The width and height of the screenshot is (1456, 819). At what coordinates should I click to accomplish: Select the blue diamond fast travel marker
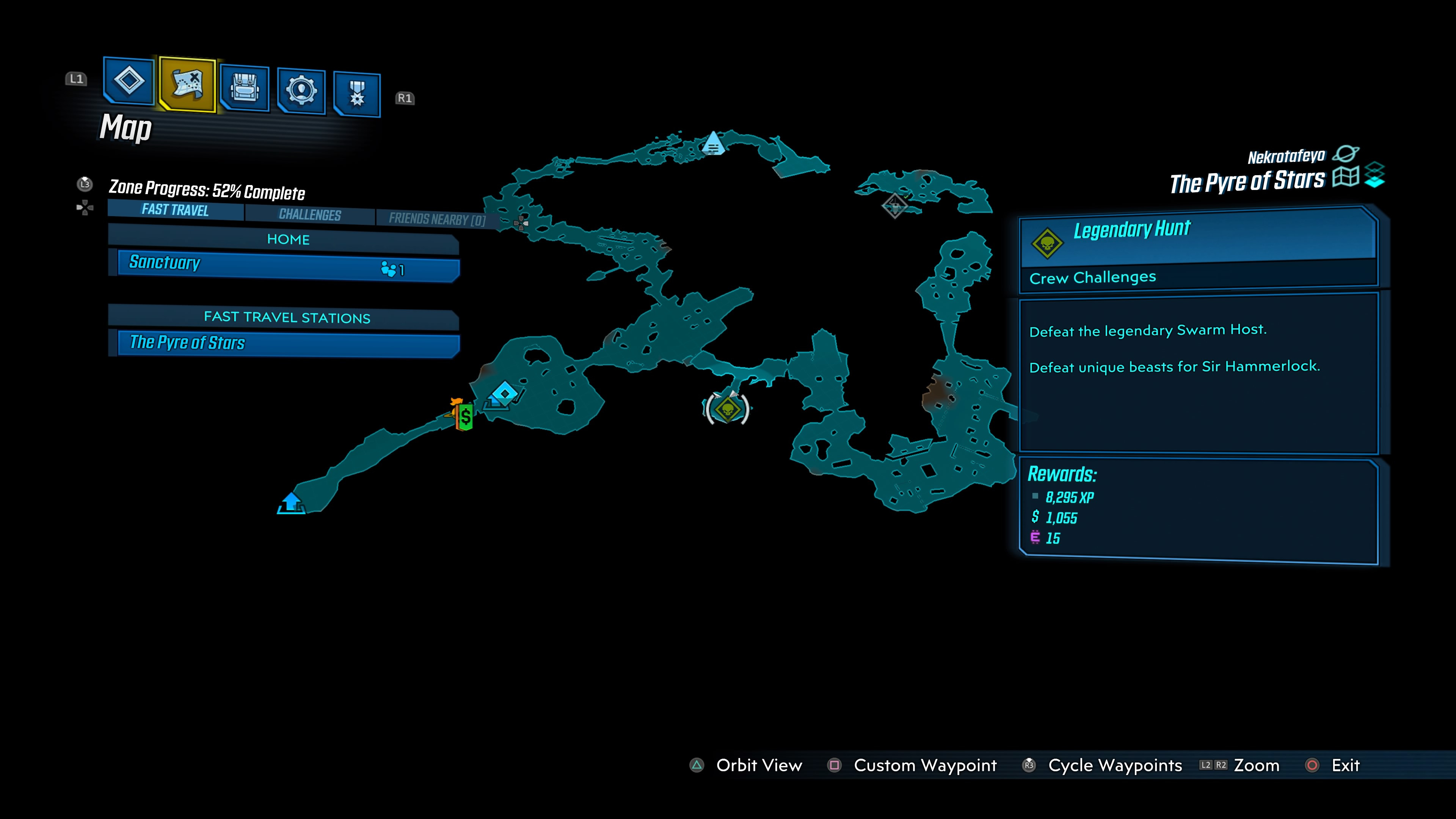pyautogui.click(x=504, y=394)
